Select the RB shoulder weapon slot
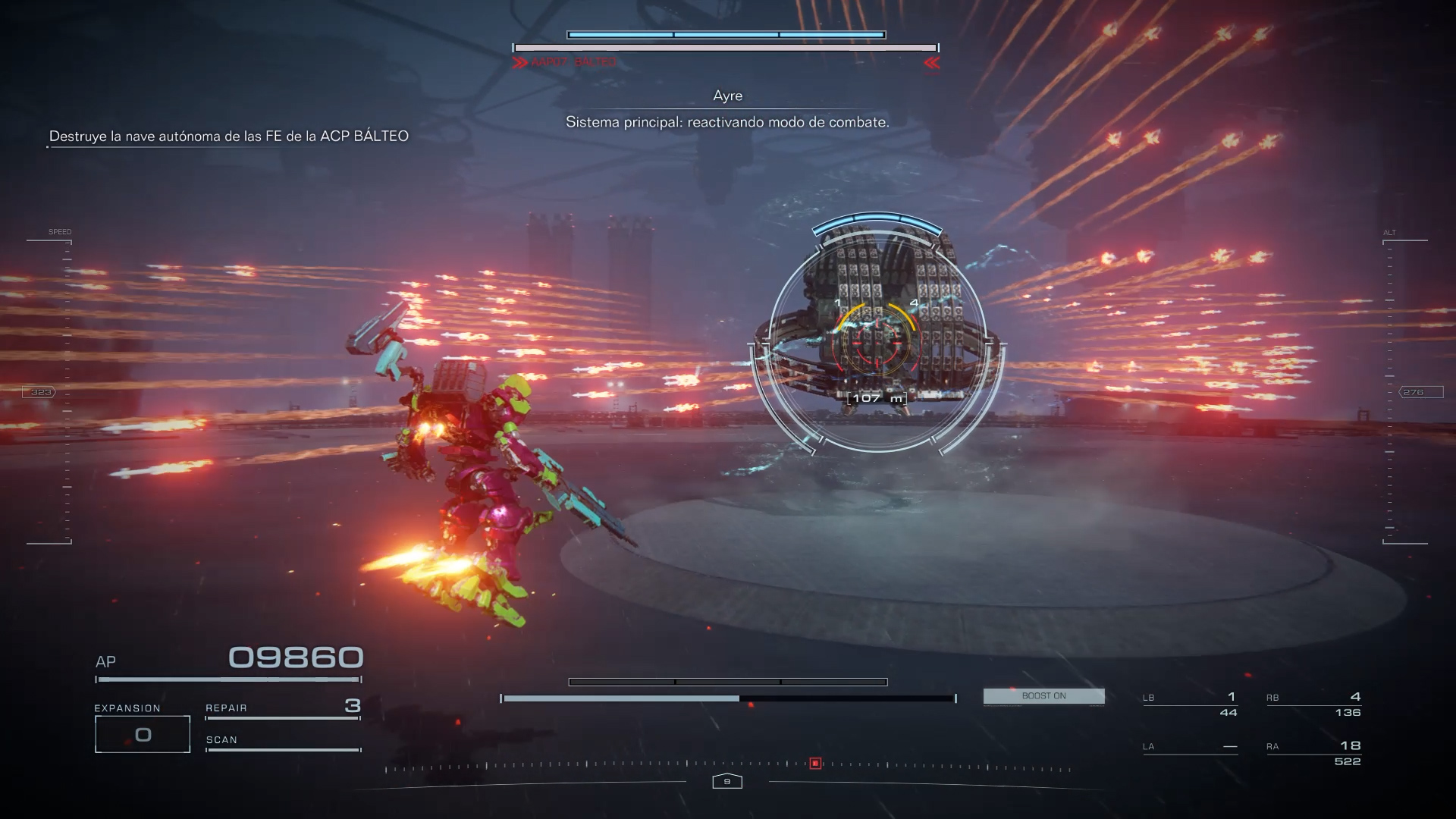The height and width of the screenshot is (819, 1456). [x=1313, y=704]
